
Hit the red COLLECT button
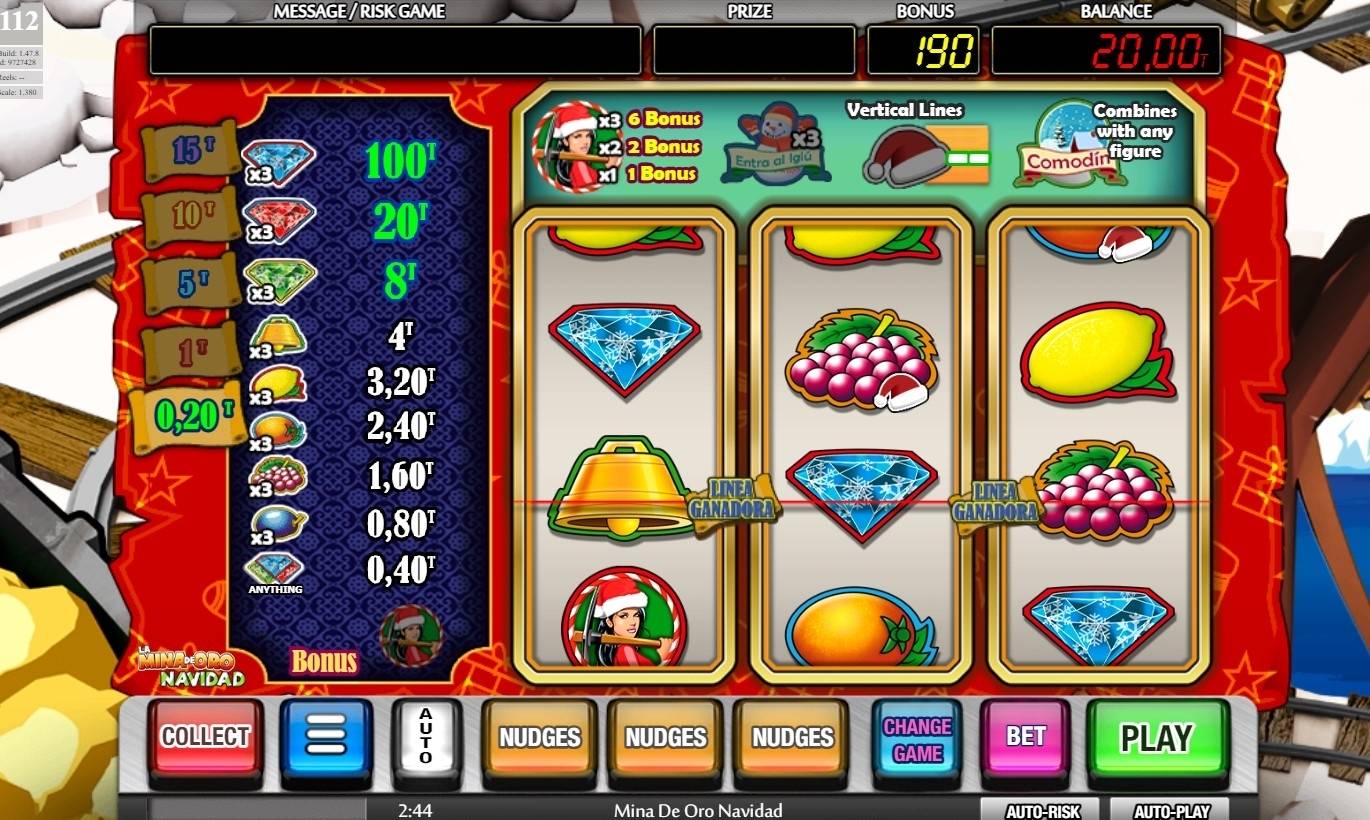point(206,737)
